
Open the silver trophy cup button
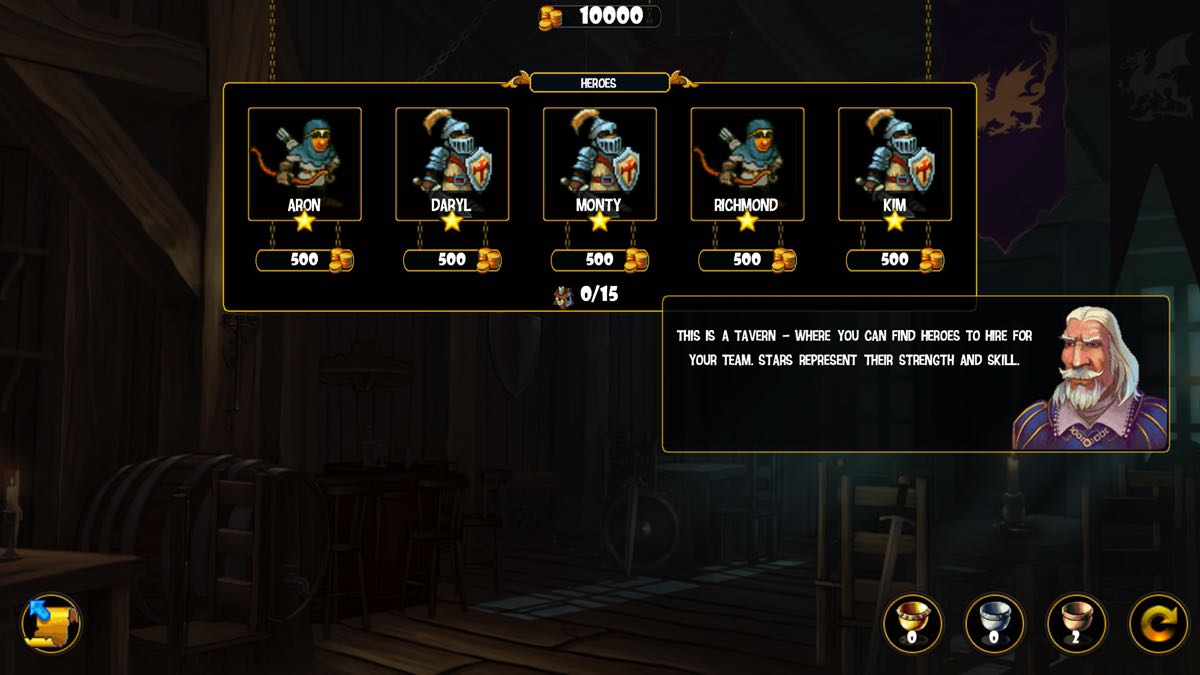point(994,624)
